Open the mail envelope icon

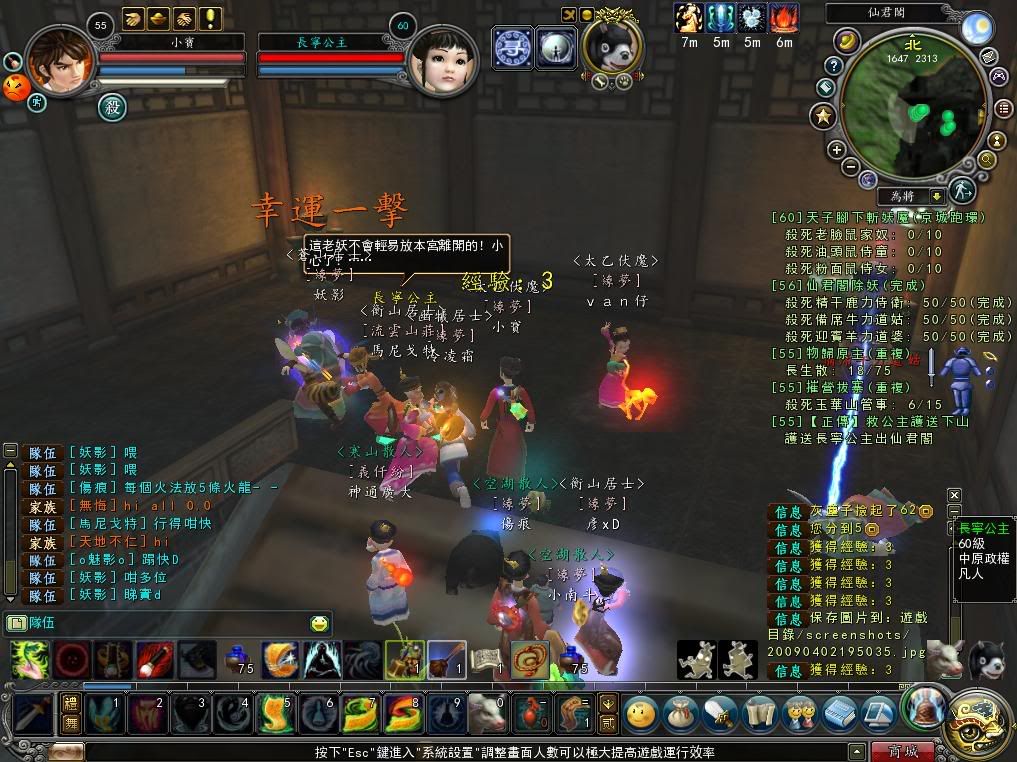[988, 56]
